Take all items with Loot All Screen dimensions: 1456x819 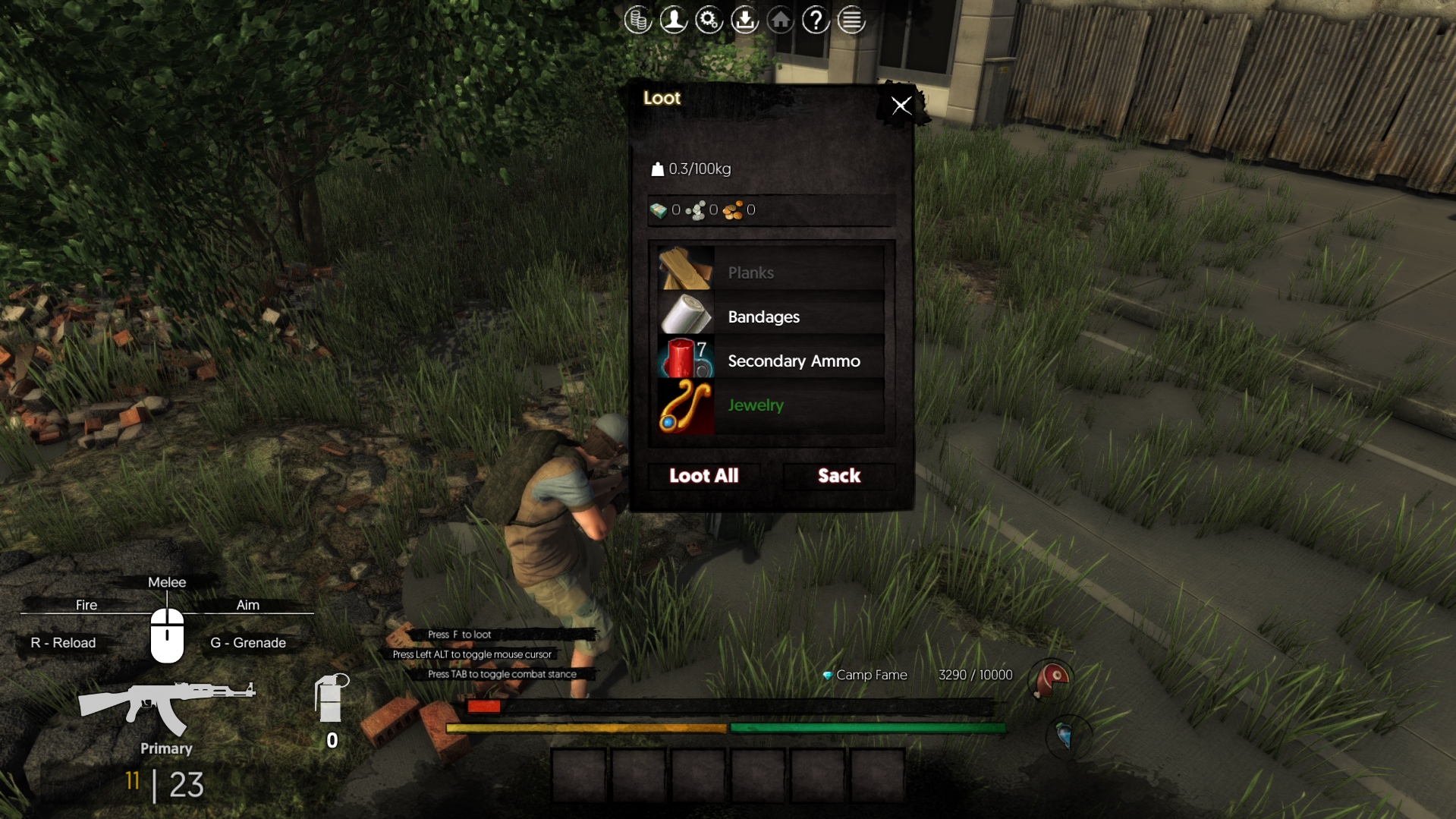tap(703, 476)
